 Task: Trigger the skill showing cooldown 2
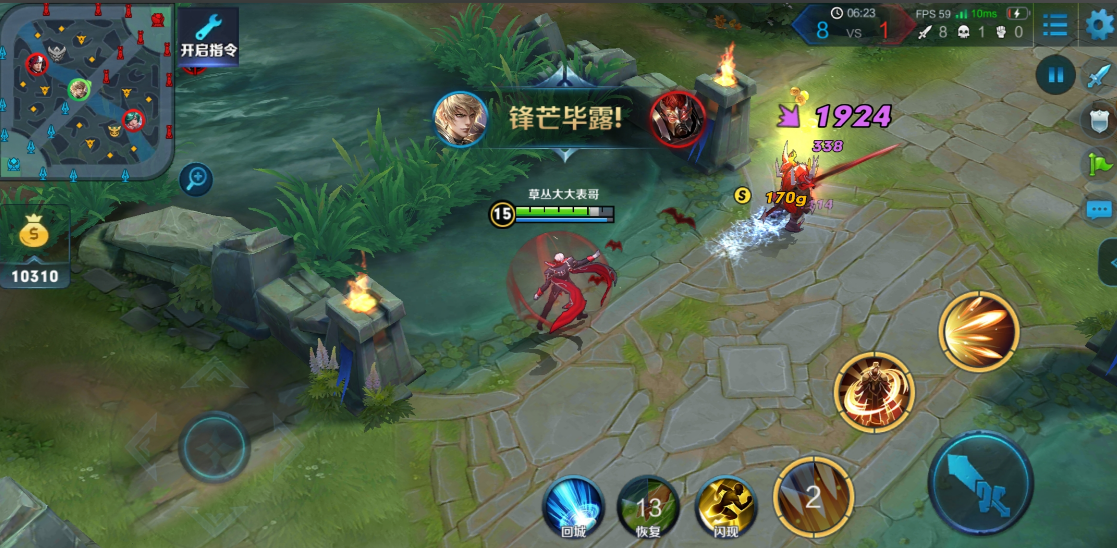coord(813,495)
